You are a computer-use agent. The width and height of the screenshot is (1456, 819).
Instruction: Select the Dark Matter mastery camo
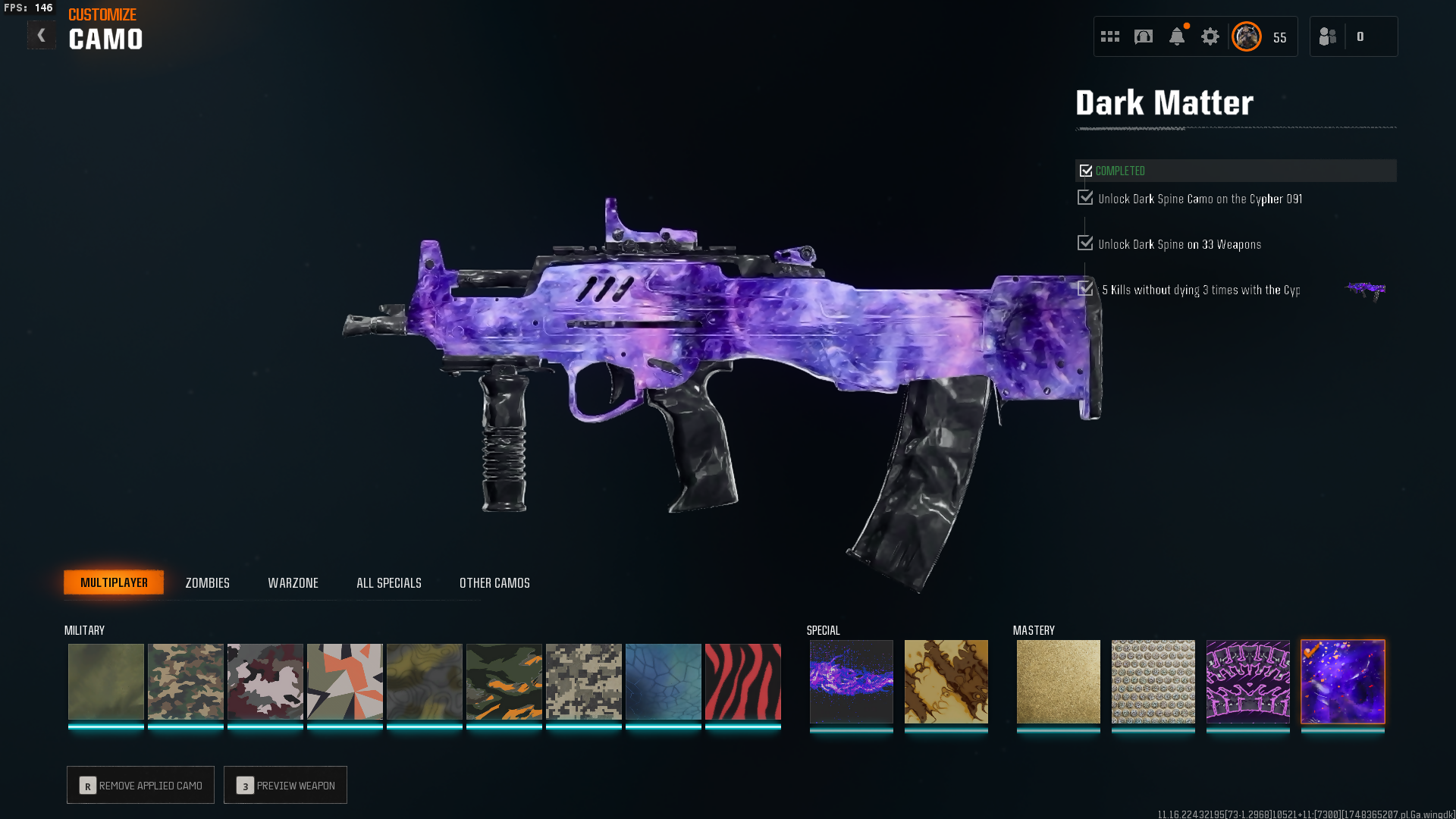(x=1342, y=682)
